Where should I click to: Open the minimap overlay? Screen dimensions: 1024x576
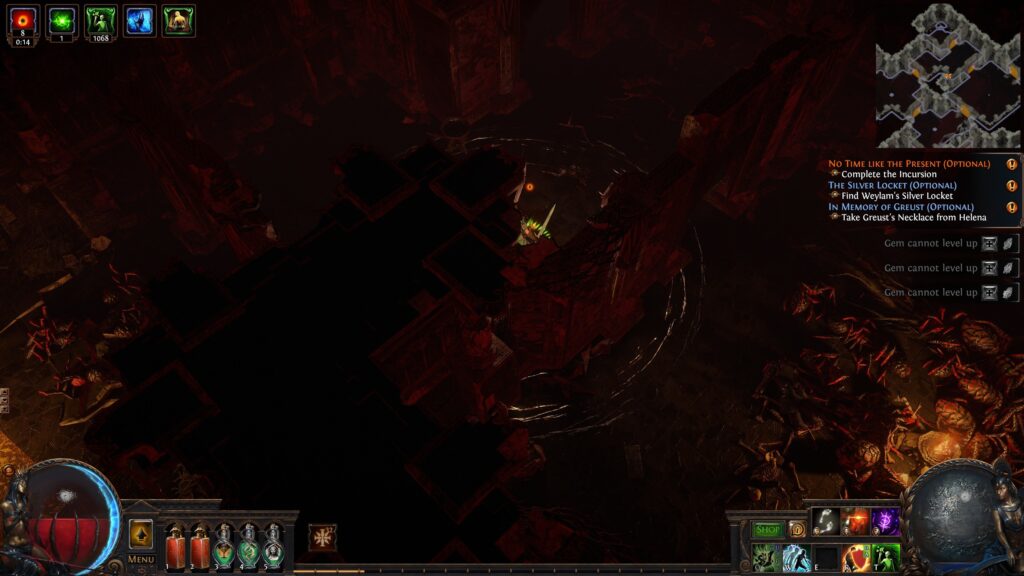[x=948, y=75]
